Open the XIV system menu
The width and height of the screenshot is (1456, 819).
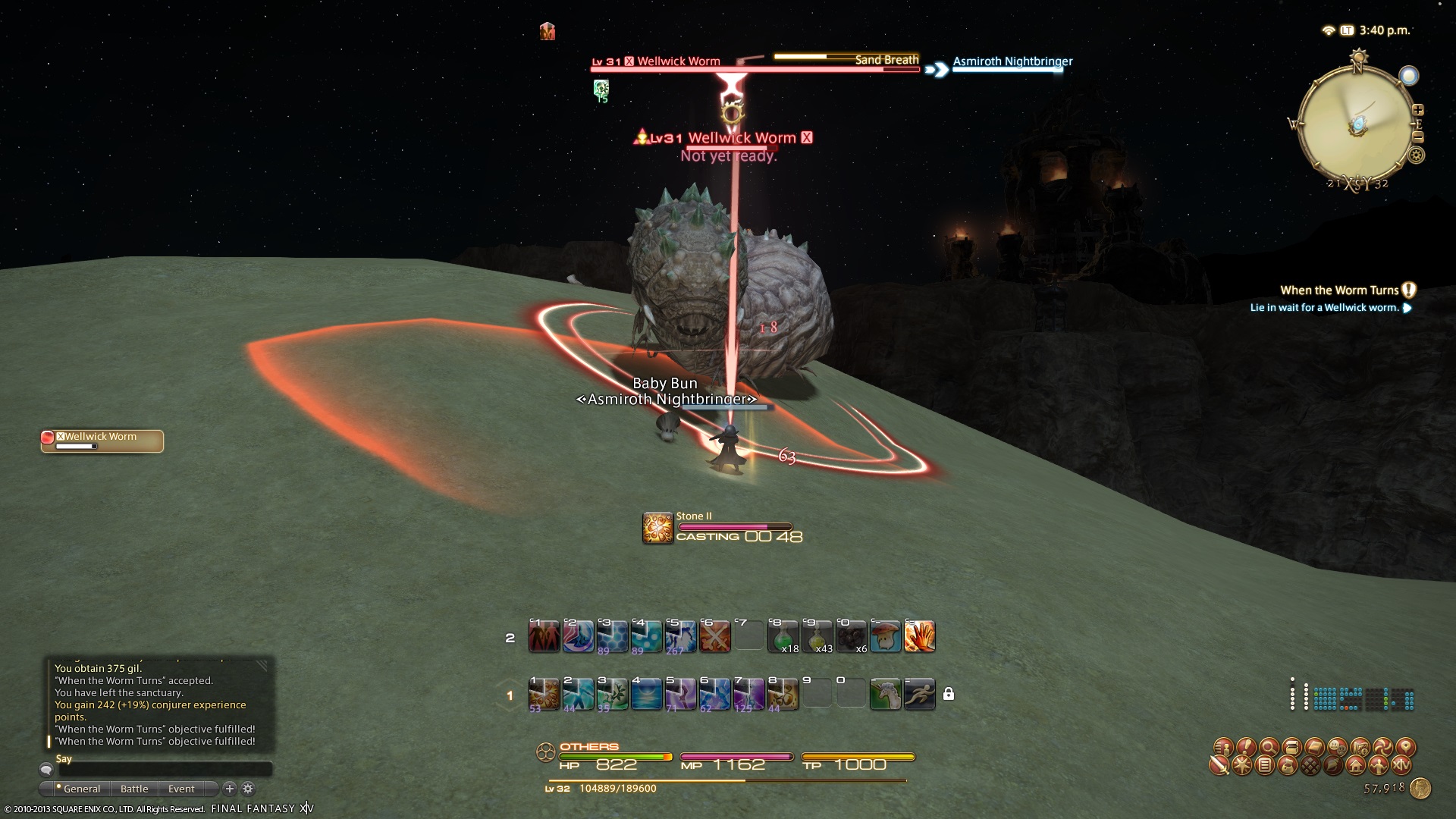tap(1401, 766)
